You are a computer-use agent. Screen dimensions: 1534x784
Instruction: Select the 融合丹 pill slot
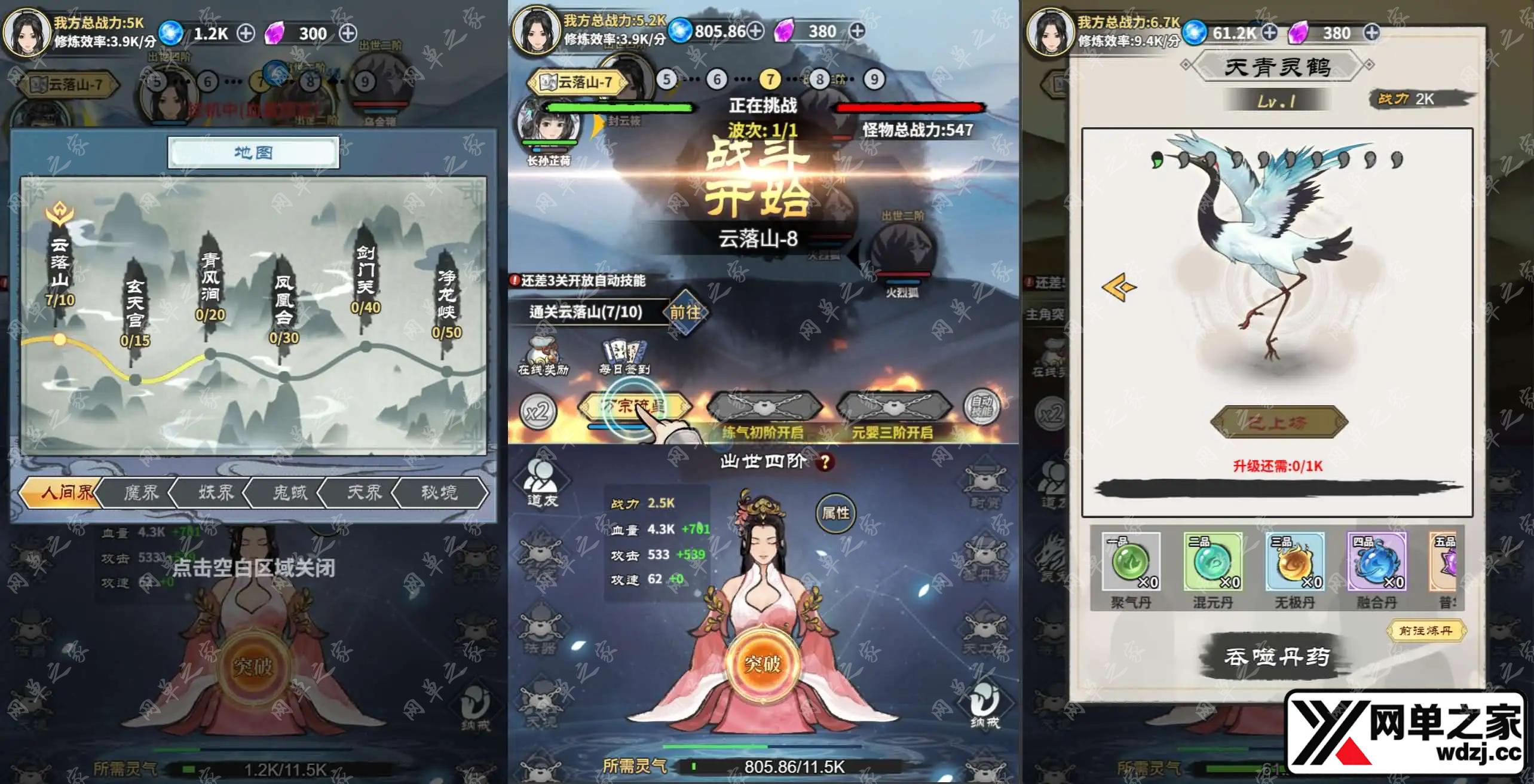click(x=1376, y=563)
